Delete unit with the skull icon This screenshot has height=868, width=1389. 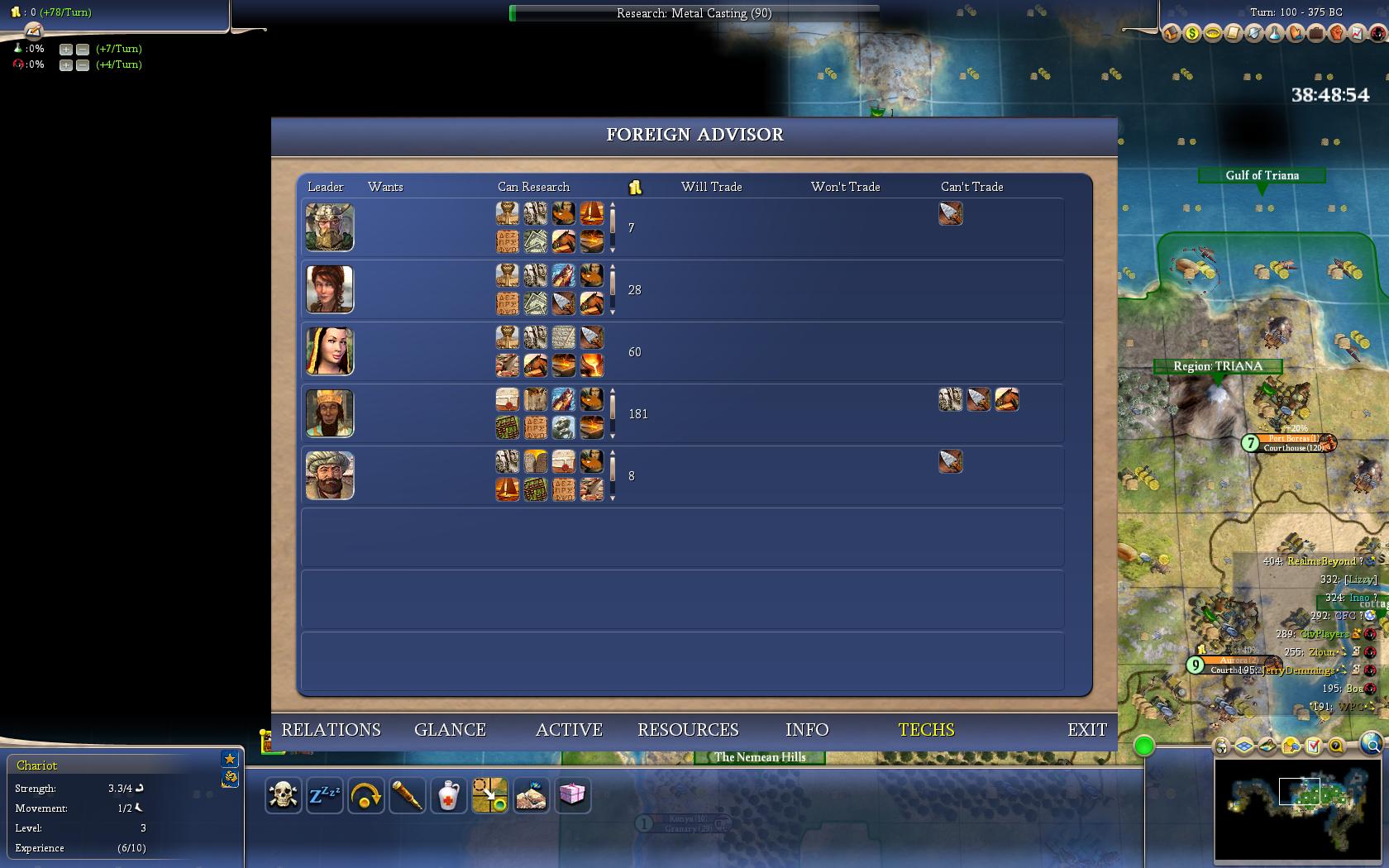[284, 795]
